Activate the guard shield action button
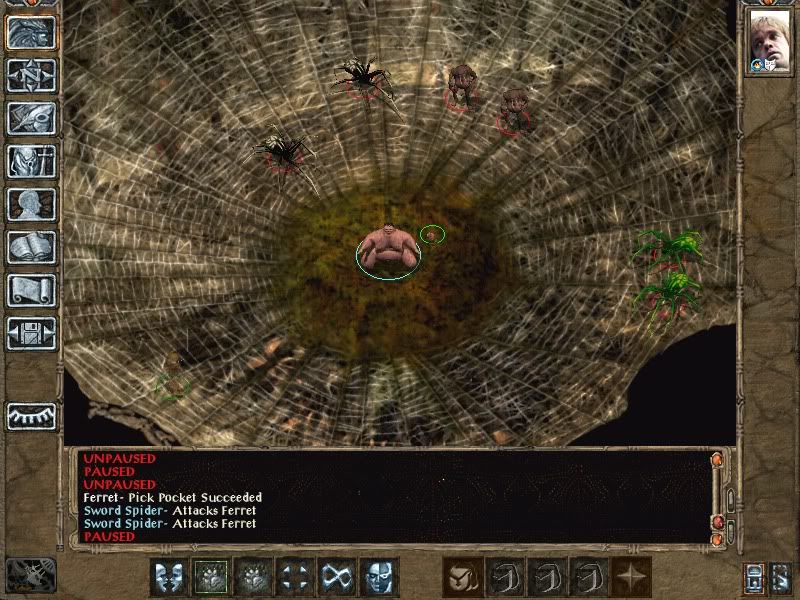This screenshot has width=800, height=600. tap(170, 577)
